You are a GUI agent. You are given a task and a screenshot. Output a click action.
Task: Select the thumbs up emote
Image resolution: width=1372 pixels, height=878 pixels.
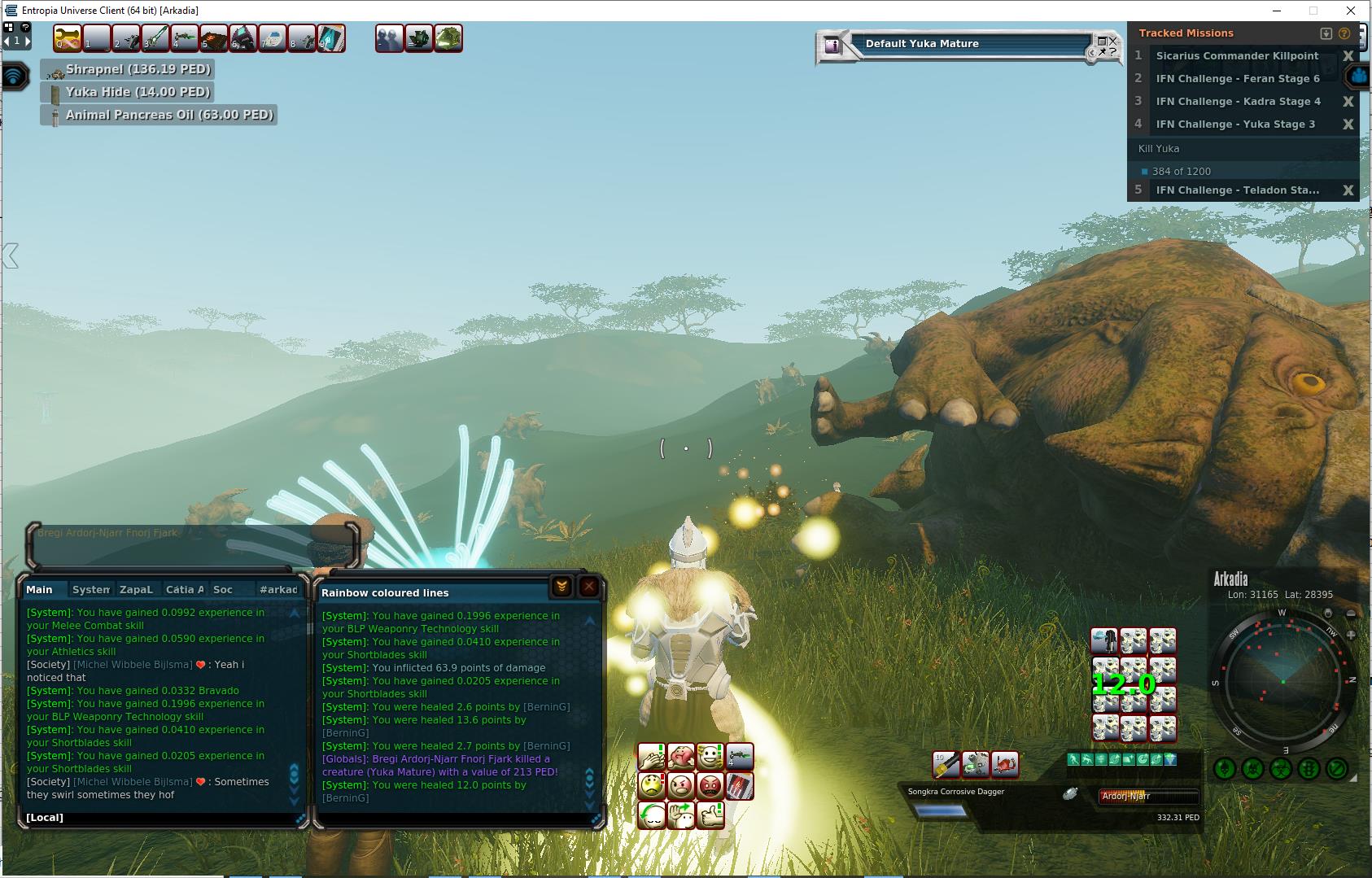click(x=710, y=815)
